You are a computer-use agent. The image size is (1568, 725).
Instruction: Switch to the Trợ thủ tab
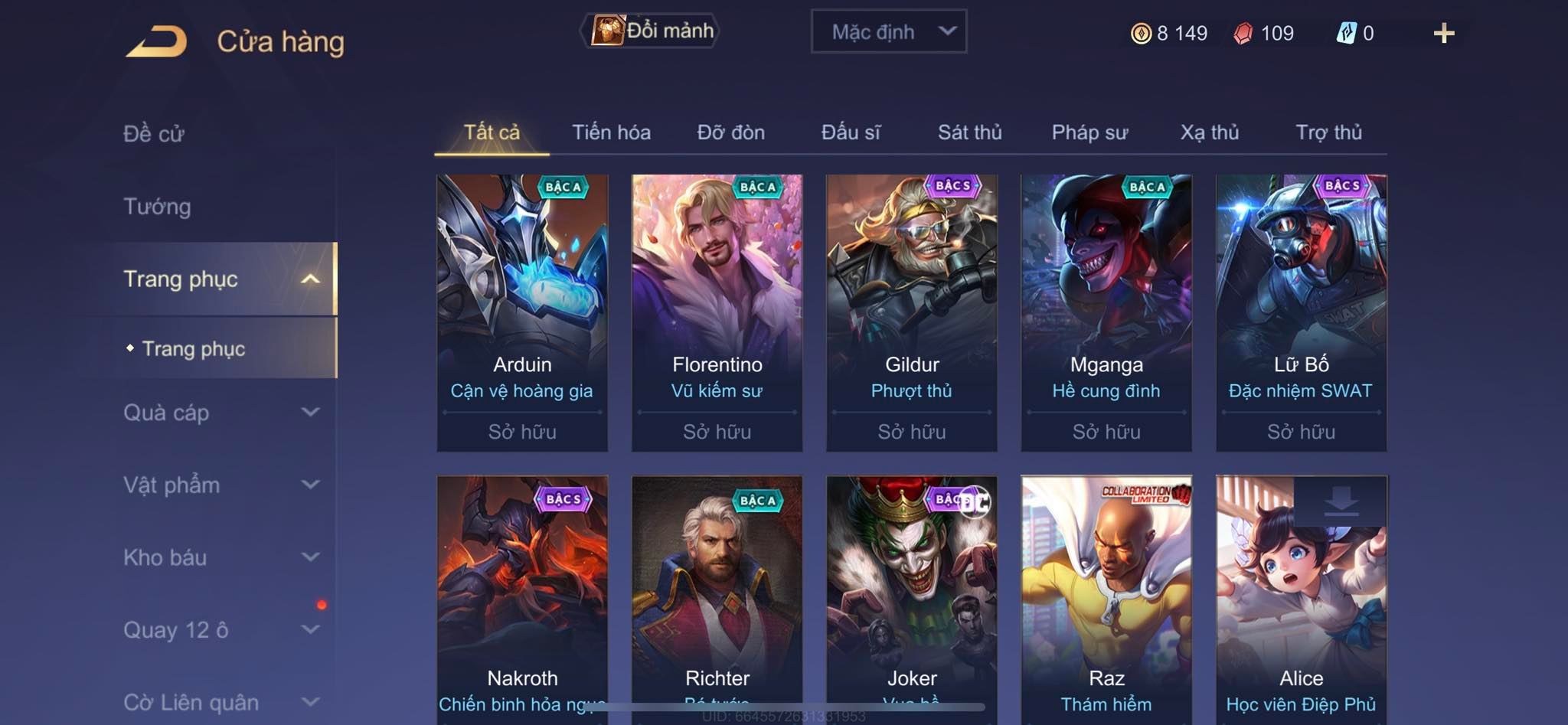1328,132
